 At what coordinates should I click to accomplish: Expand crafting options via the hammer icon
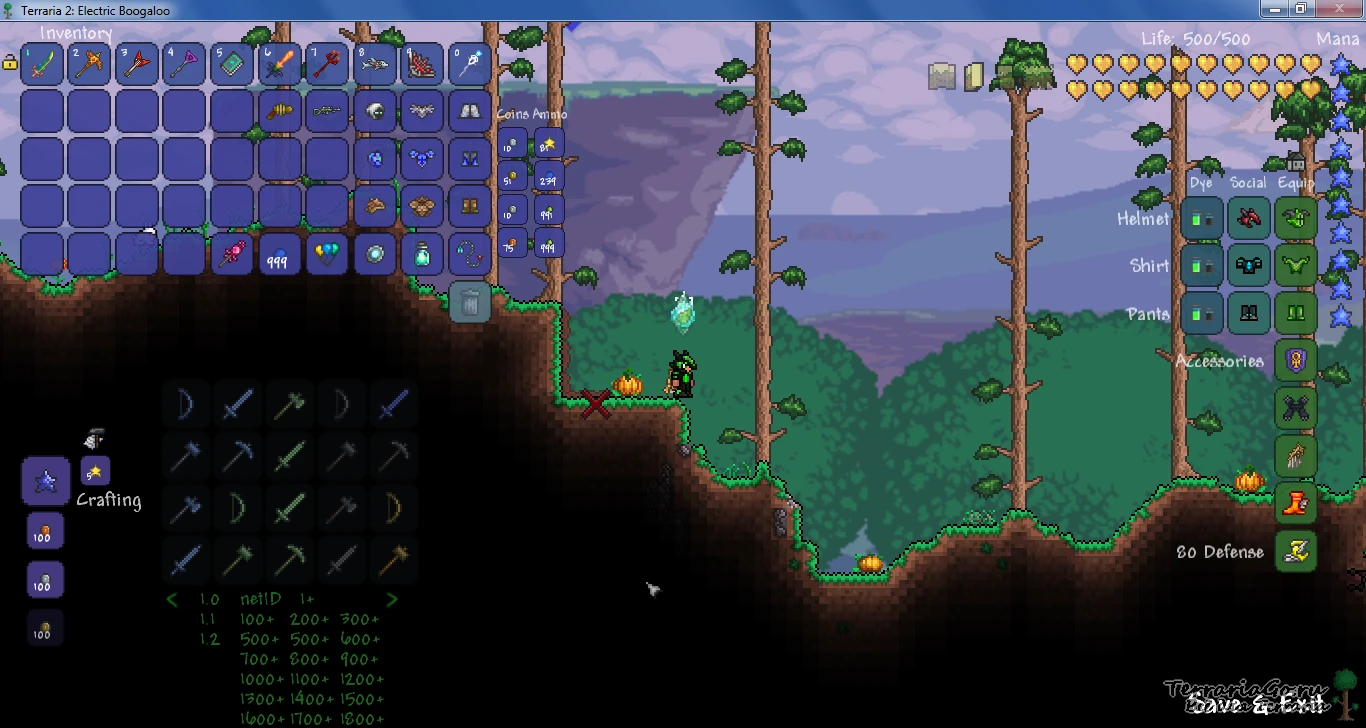pos(93,437)
